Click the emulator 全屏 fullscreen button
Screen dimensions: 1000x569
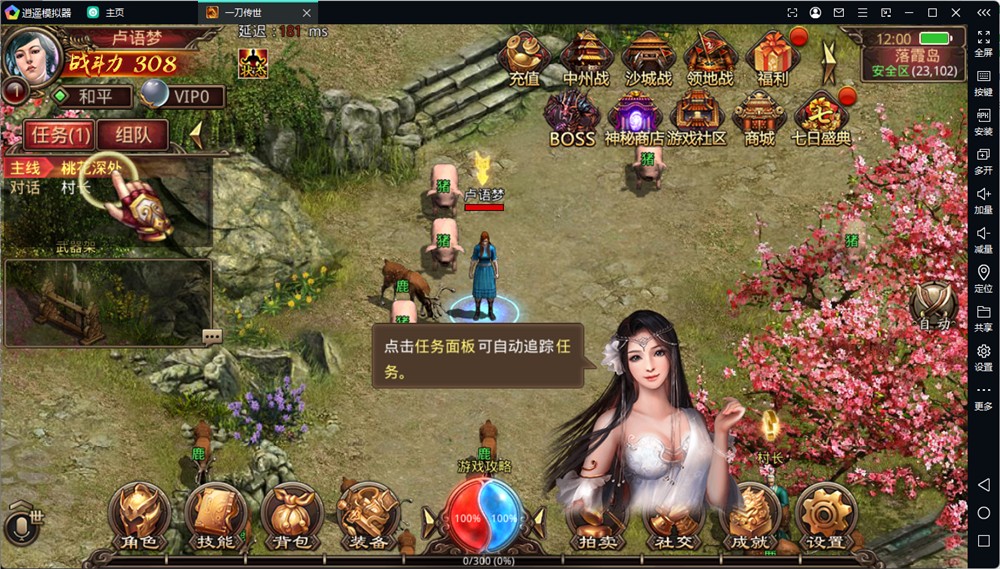(983, 42)
